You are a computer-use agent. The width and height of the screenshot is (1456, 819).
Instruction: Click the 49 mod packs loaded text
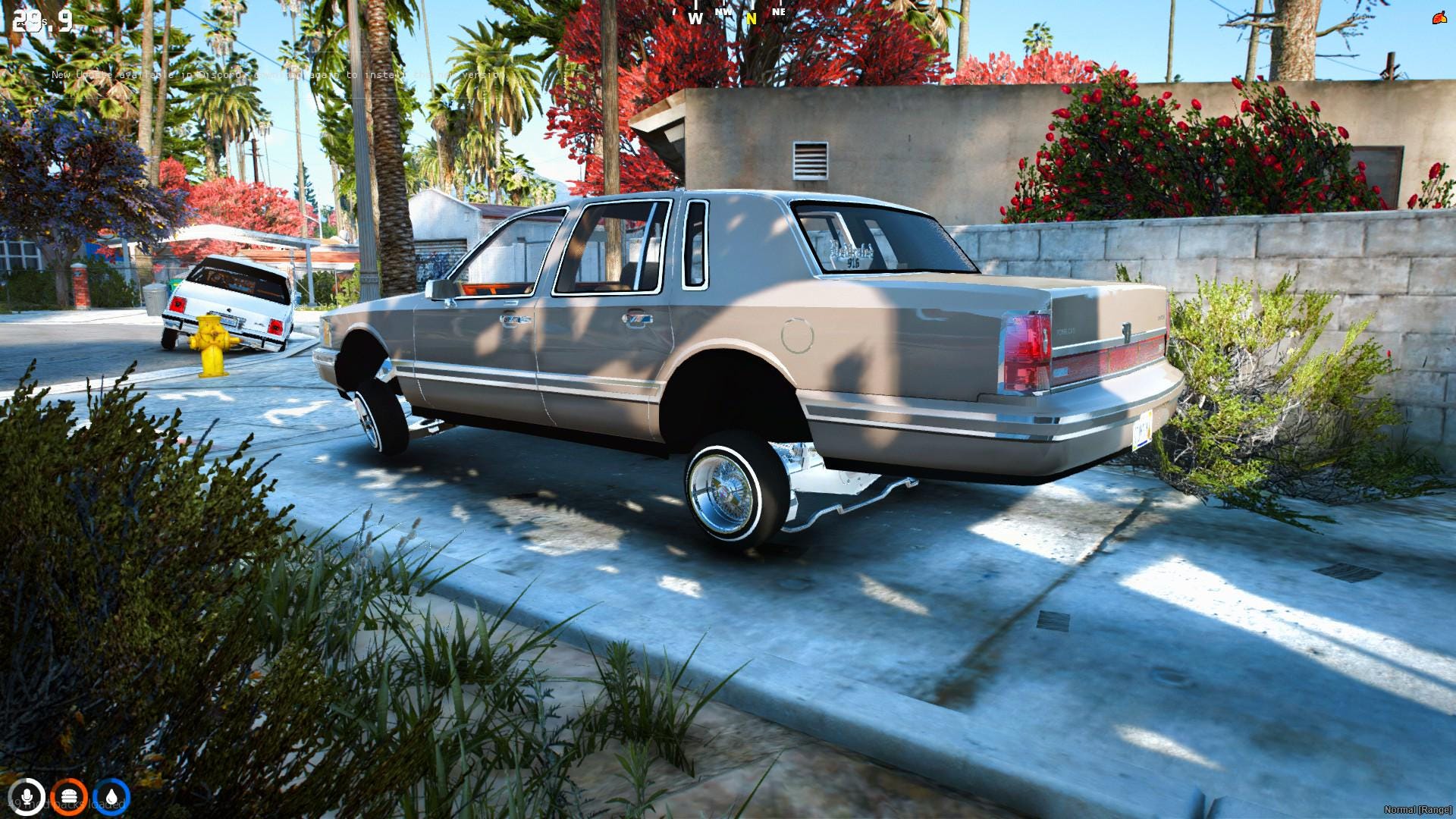pos(68,805)
